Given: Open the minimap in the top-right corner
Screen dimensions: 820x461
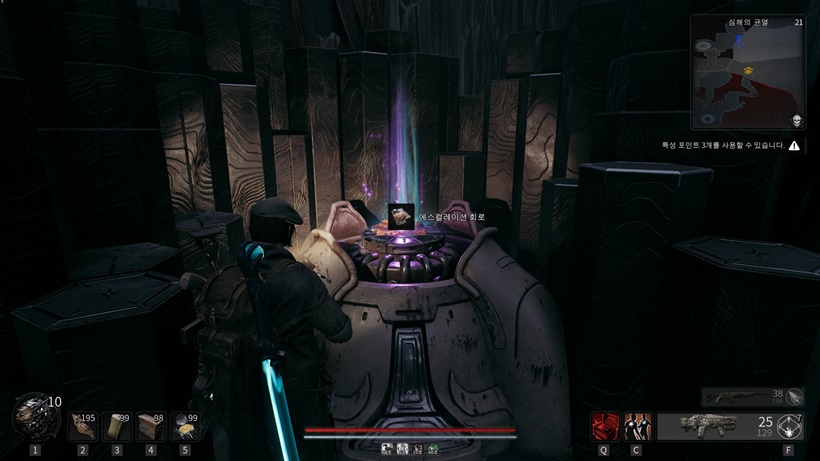Looking at the screenshot, I should pos(747,72).
